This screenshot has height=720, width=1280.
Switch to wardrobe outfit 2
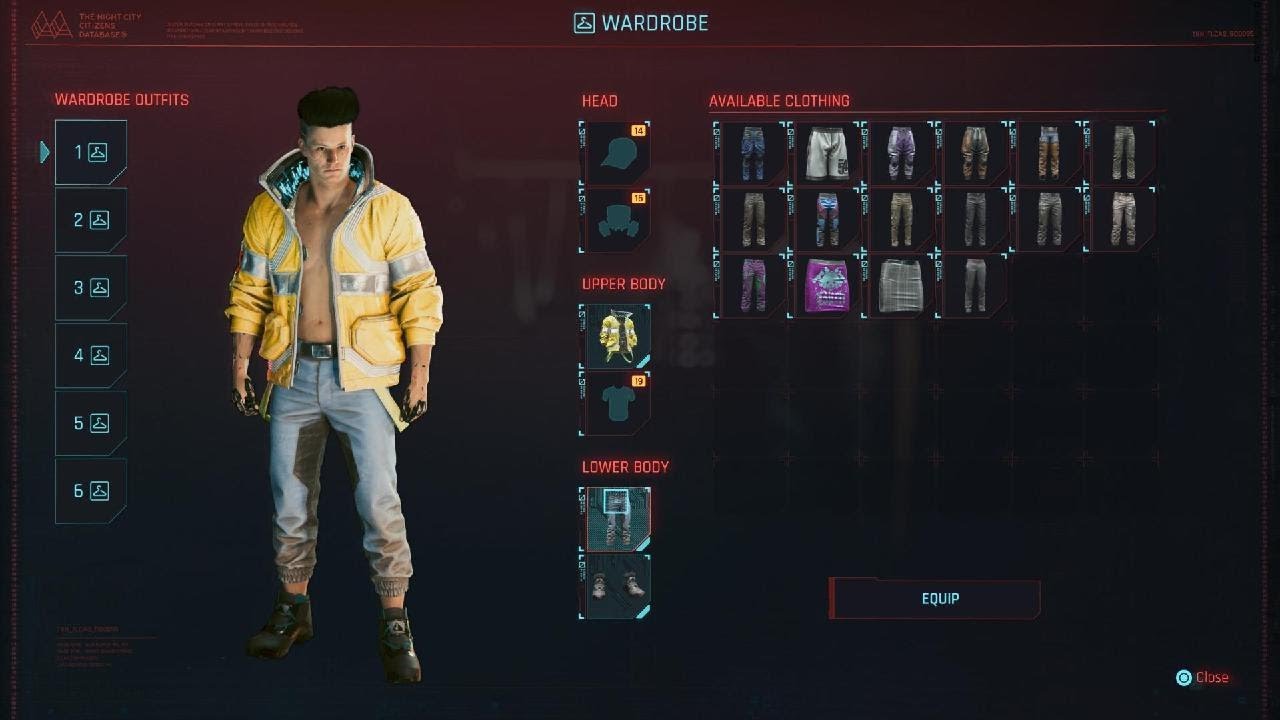(x=91, y=220)
